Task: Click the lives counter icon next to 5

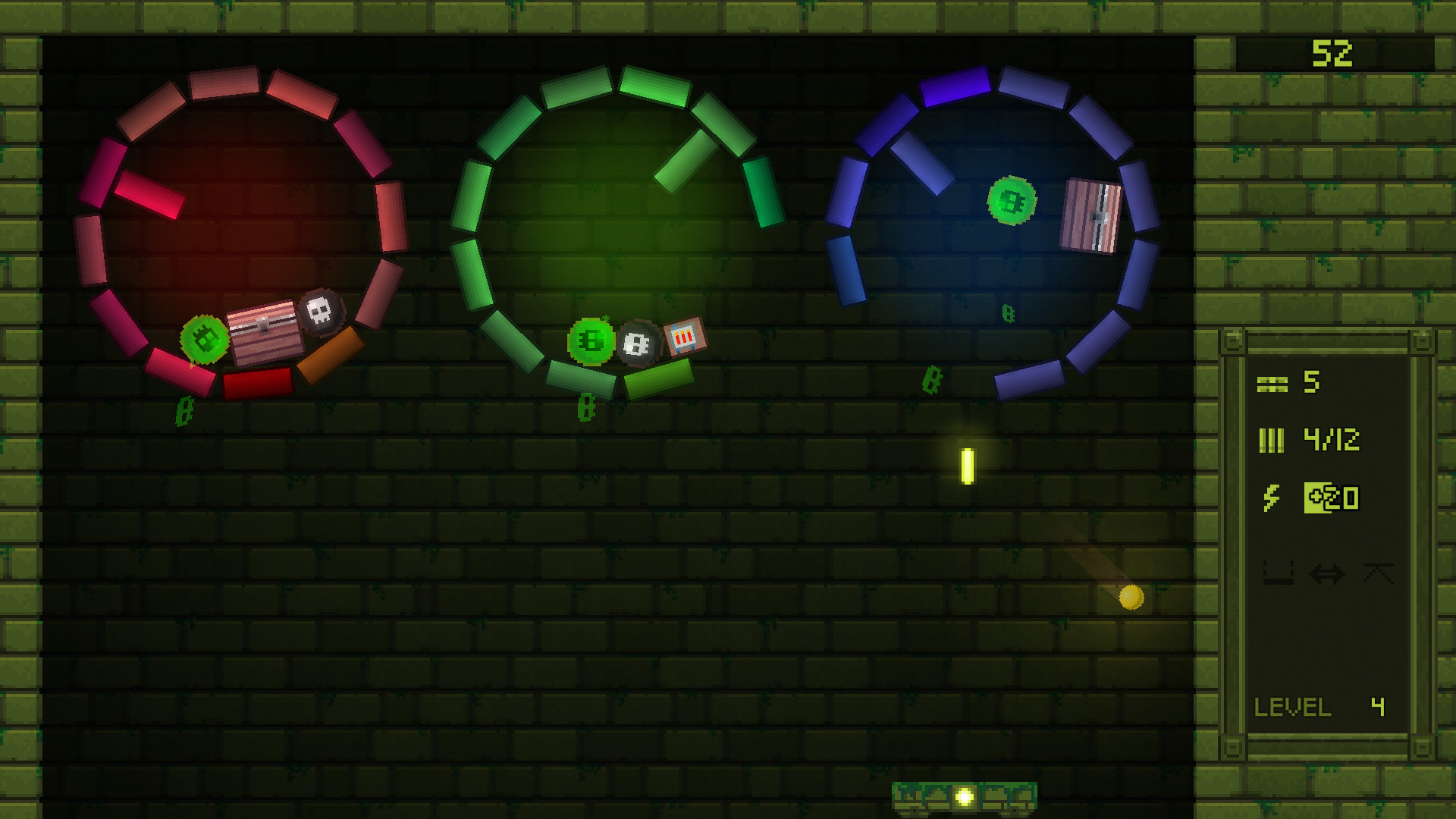Action: [x=1272, y=383]
